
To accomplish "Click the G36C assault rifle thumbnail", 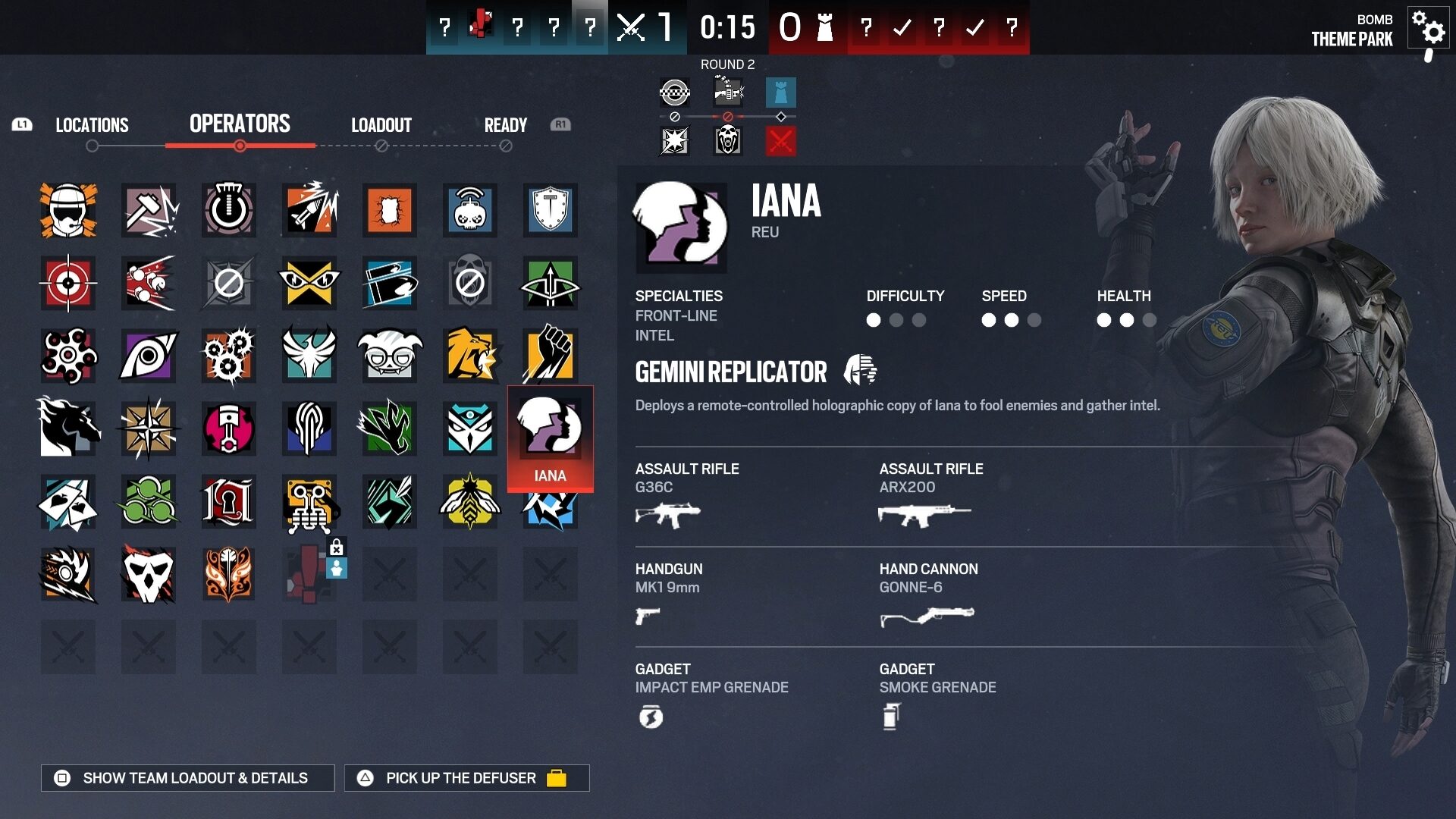I will point(669,514).
